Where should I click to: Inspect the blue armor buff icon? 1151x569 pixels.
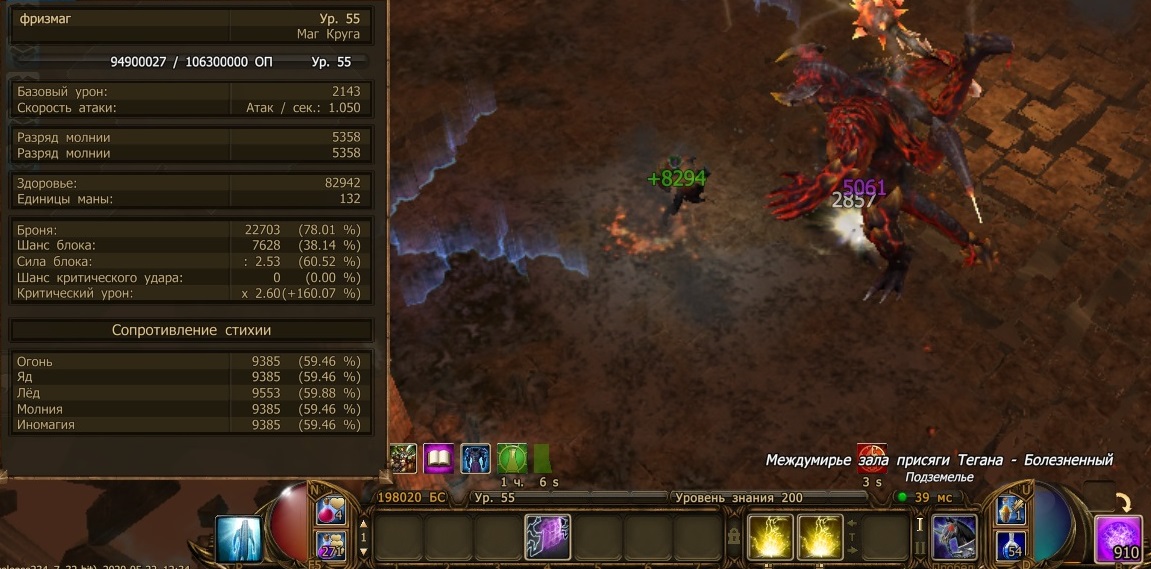click(475, 458)
